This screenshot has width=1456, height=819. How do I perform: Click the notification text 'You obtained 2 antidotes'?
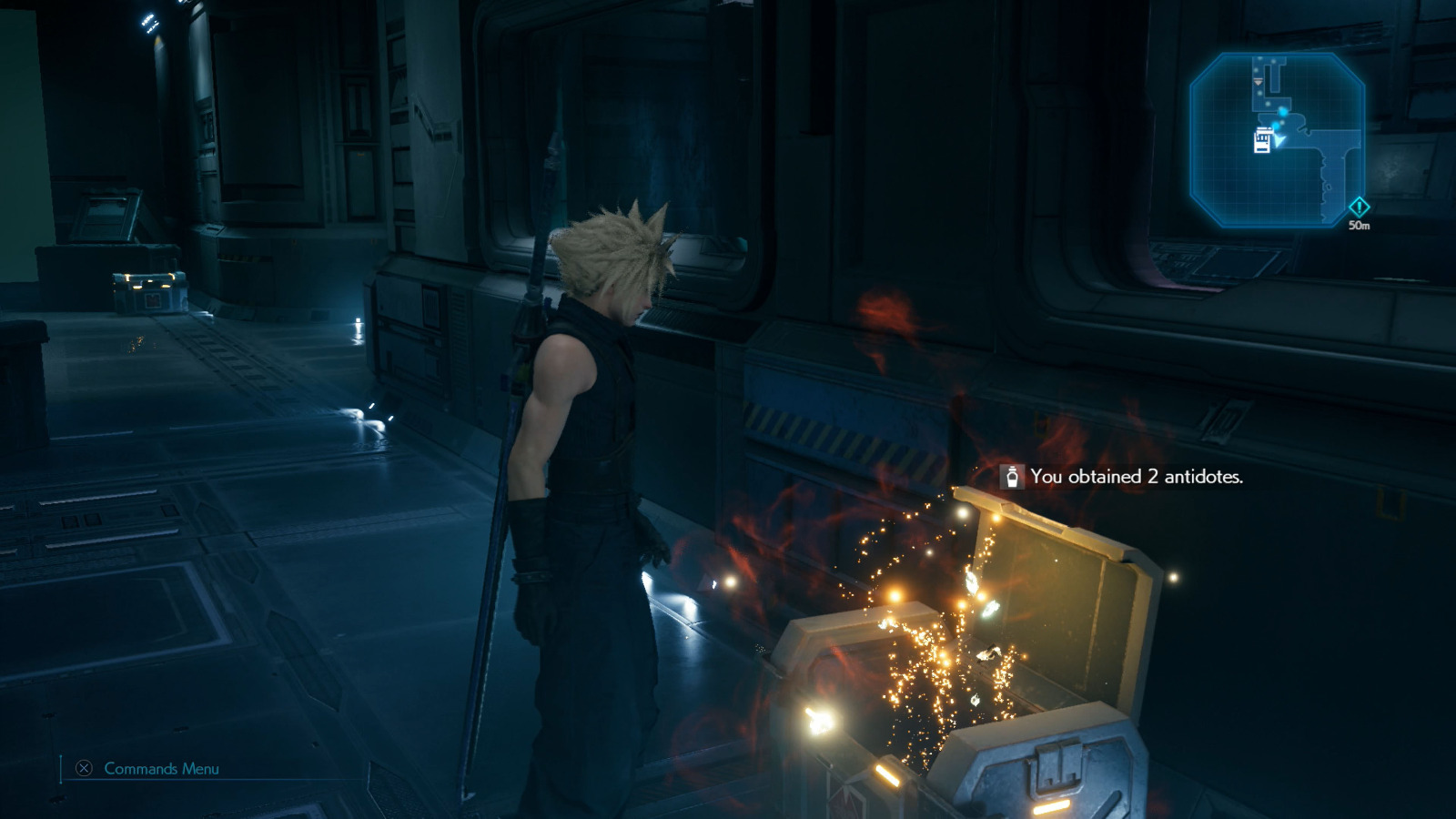click(1137, 474)
